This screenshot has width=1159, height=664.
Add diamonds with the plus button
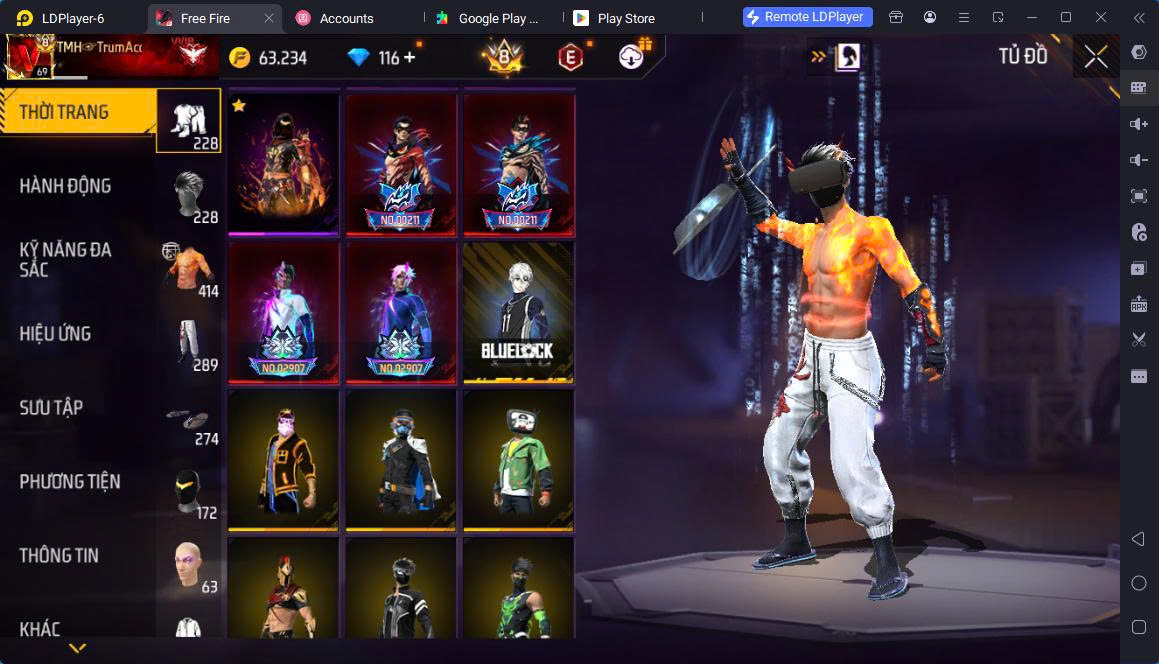coord(409,57)
